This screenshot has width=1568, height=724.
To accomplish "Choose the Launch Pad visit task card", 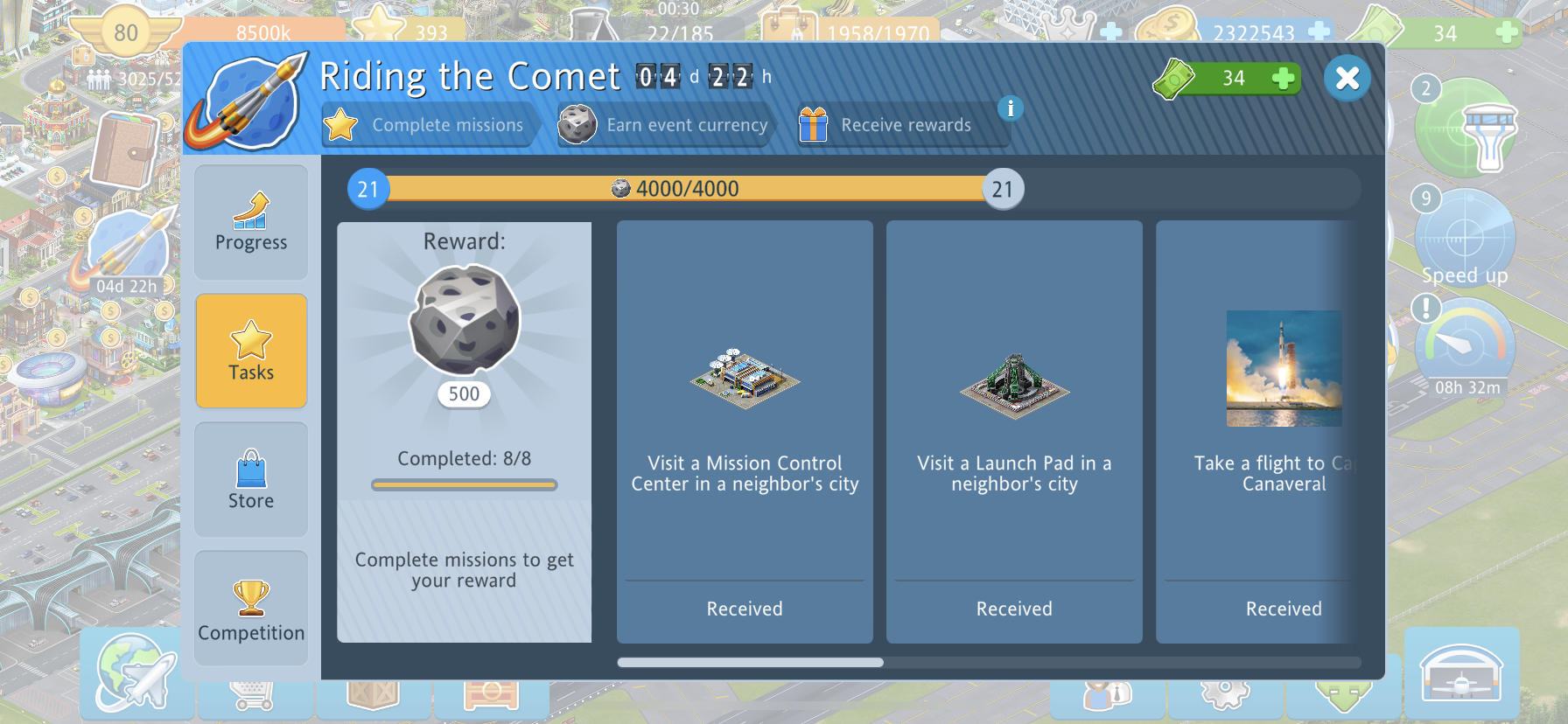I will click(x=1014, y=431).
